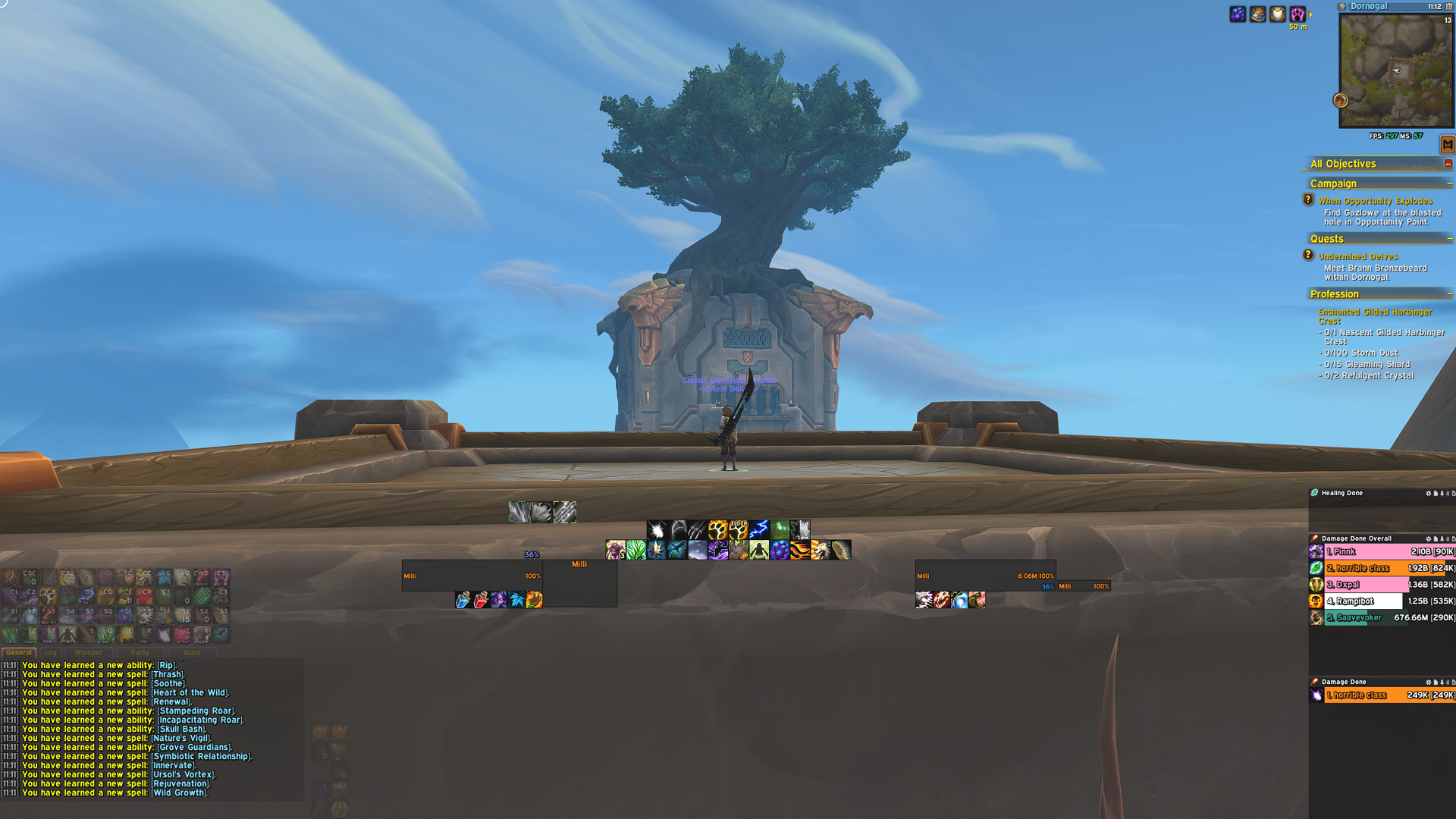Collapse the Quests section header

(1451, 238)
